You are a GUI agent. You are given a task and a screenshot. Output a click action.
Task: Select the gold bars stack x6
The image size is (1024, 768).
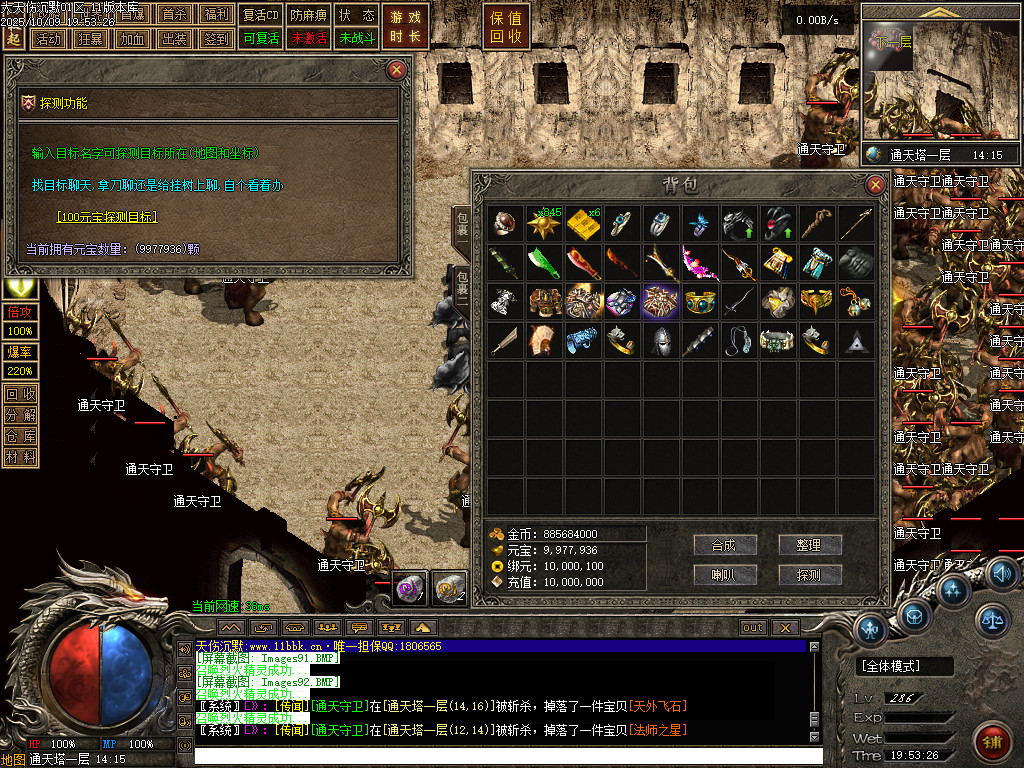pos(584,223)
